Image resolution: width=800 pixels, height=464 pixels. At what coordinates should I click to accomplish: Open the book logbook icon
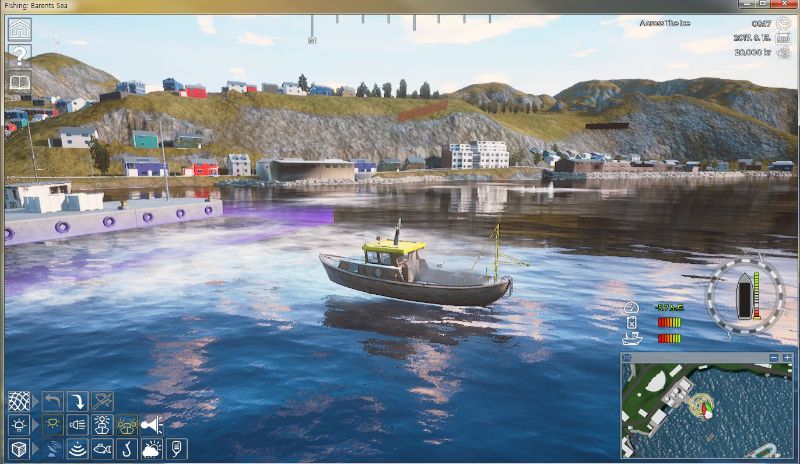click(19, 83)
